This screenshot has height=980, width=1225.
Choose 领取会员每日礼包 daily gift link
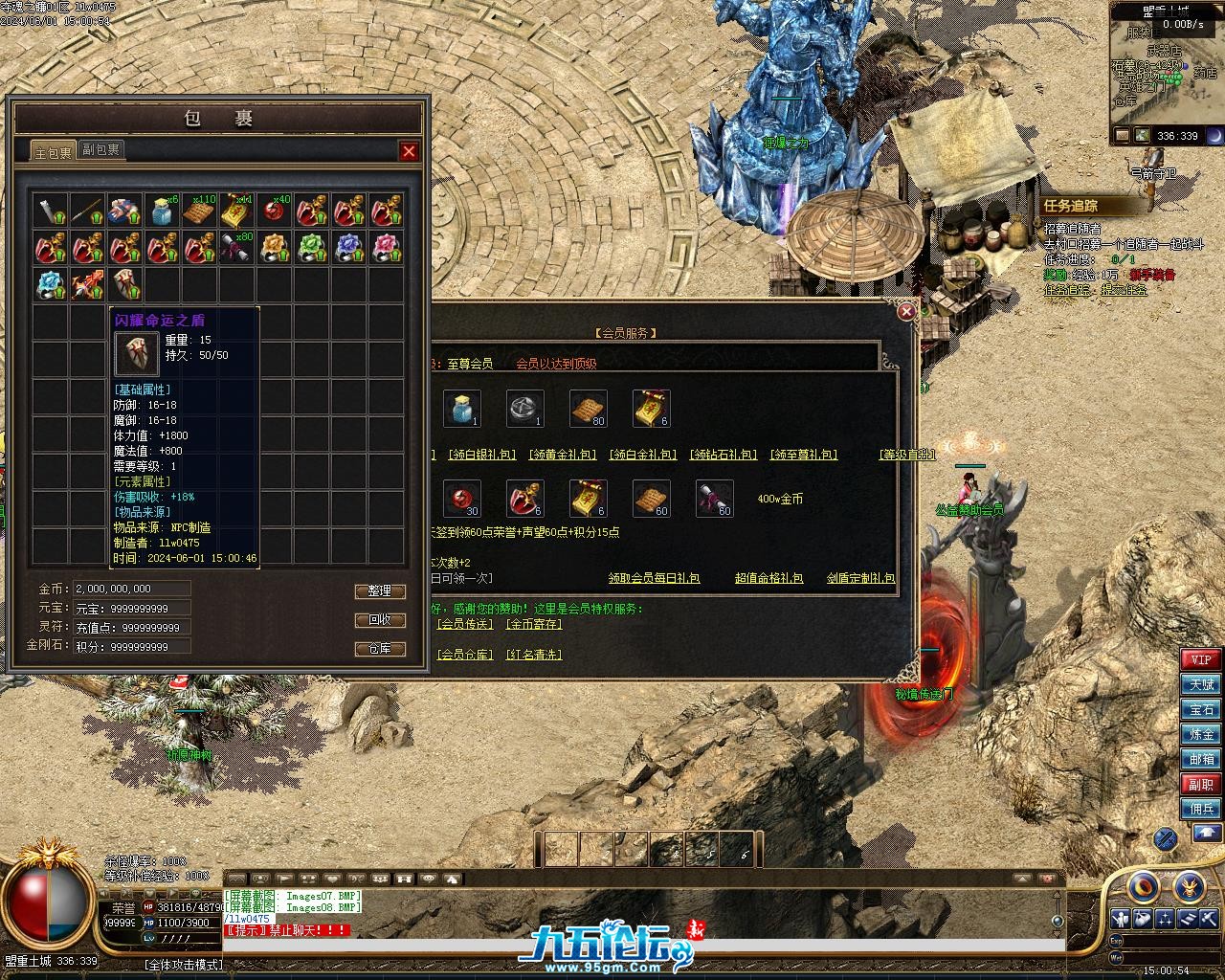coord(654,578)
